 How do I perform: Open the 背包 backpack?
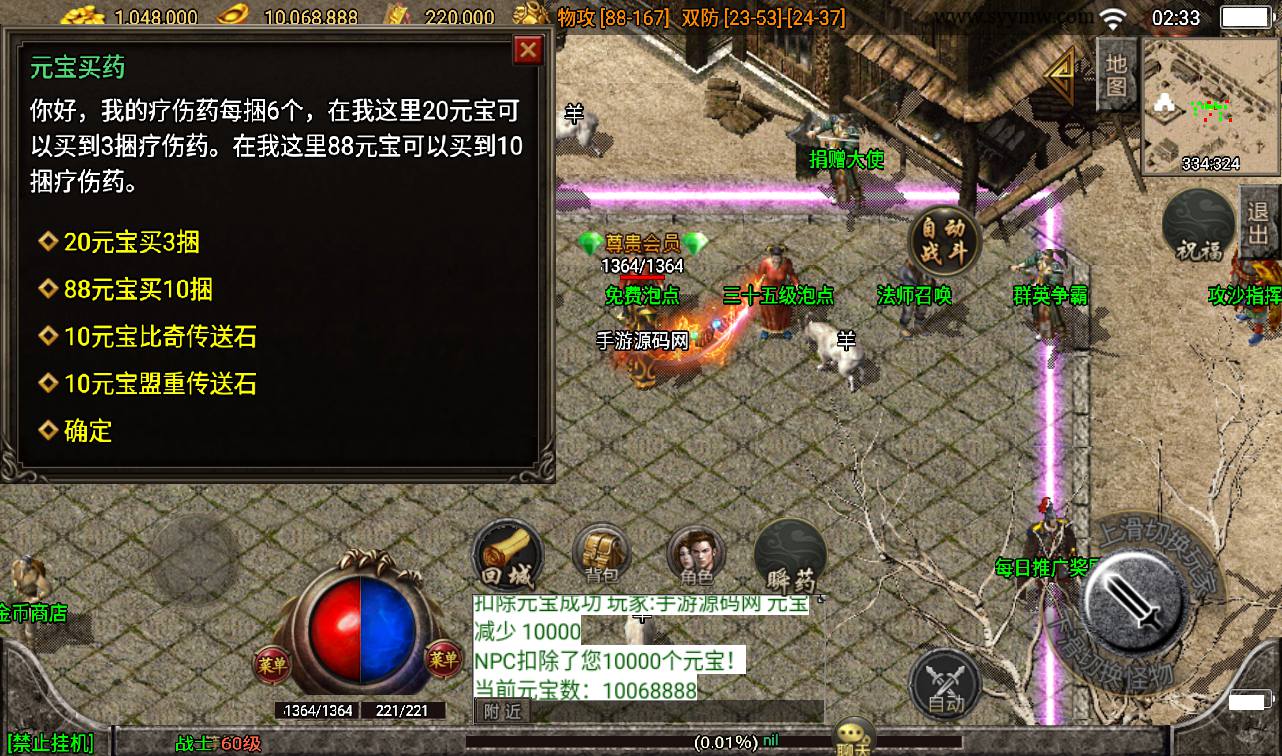coord(601,555)
